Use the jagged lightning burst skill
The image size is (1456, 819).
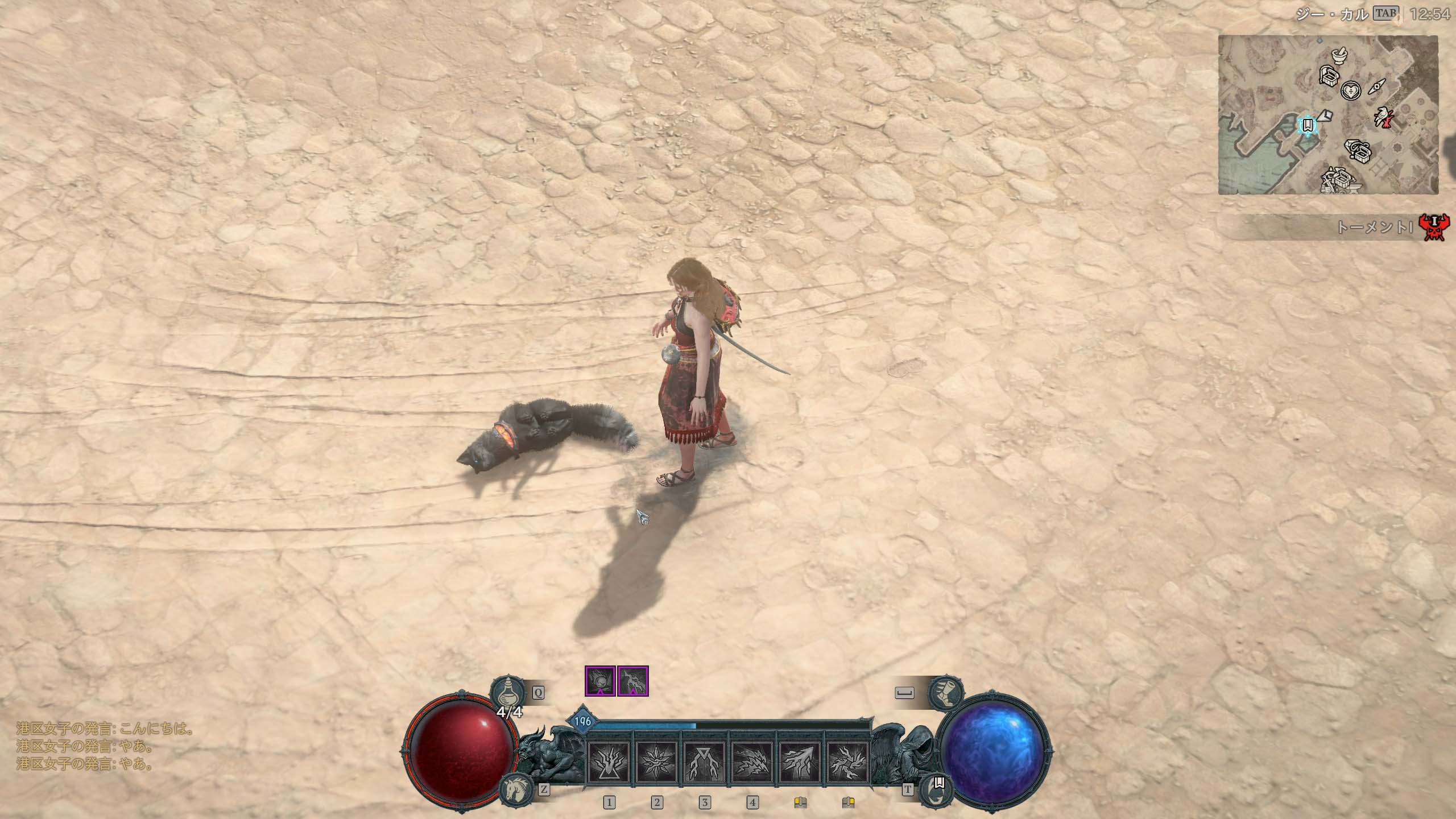click(752, 762)
